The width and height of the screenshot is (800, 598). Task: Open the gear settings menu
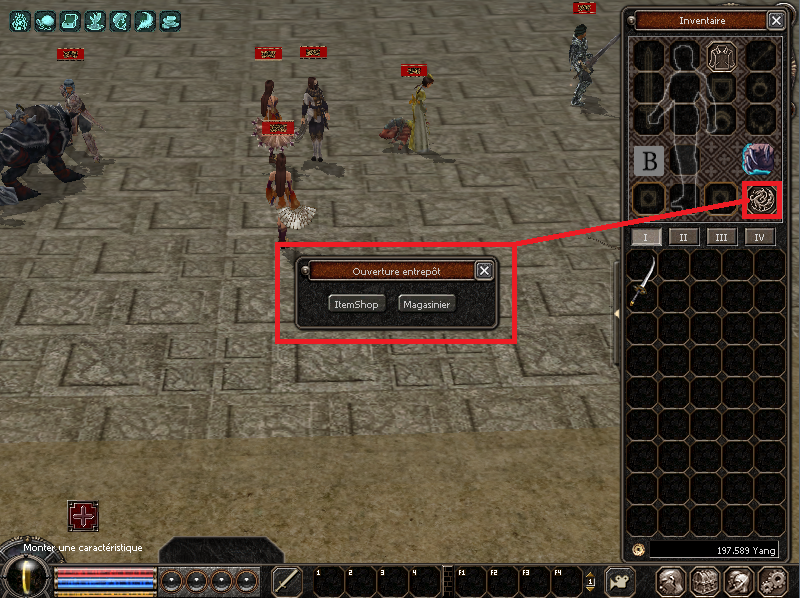click(x=773, y=581)
